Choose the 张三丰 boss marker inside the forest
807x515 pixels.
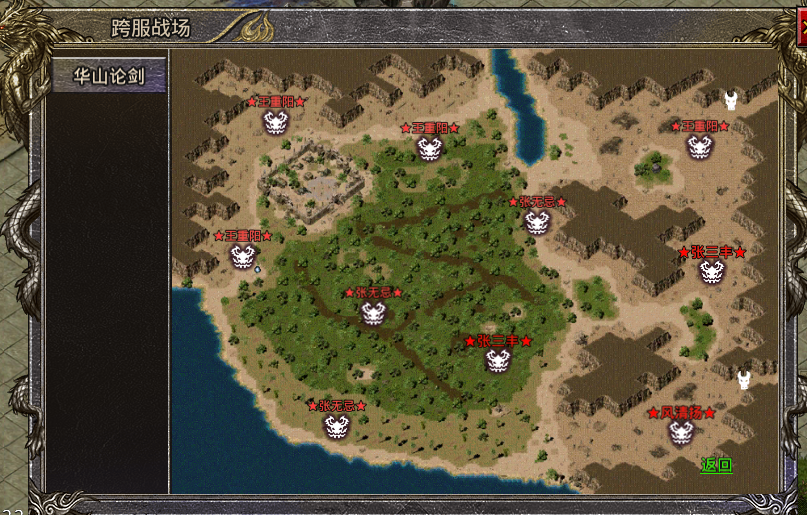click(498, 360)
